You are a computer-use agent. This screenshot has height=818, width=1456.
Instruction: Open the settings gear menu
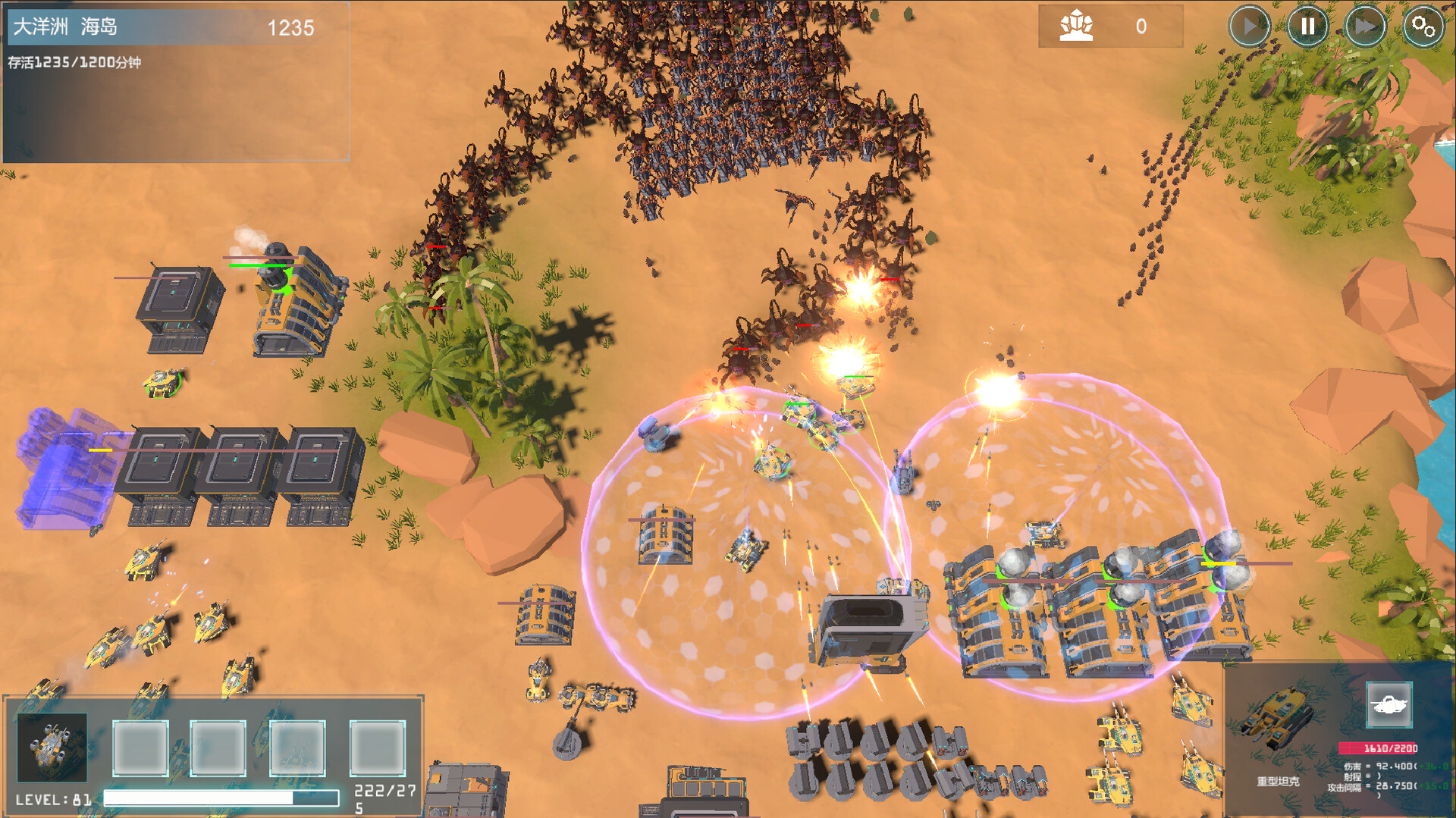click(x=1423, y=27)
